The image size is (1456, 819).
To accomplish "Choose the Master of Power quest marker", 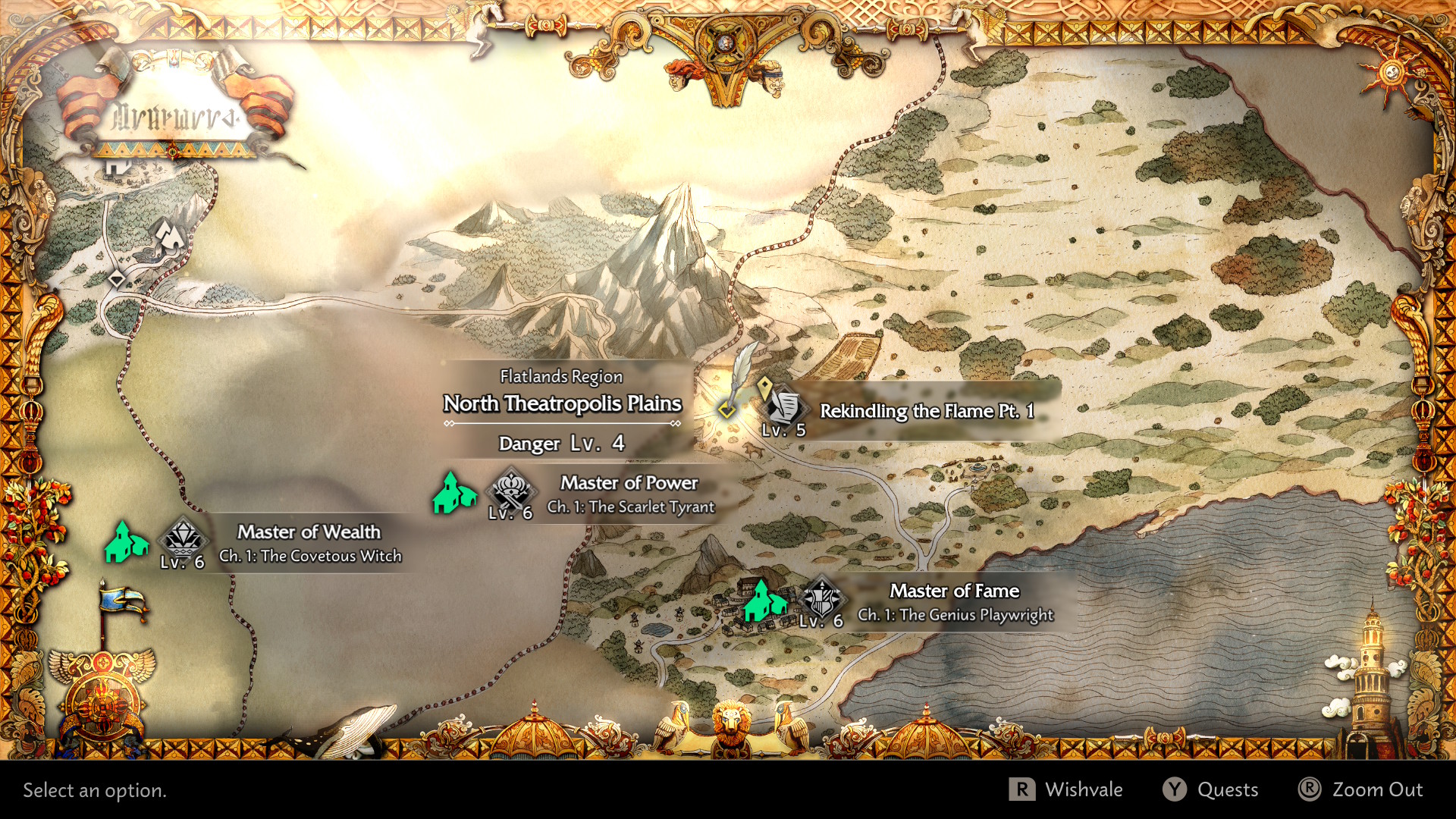I will coord(511,490).
